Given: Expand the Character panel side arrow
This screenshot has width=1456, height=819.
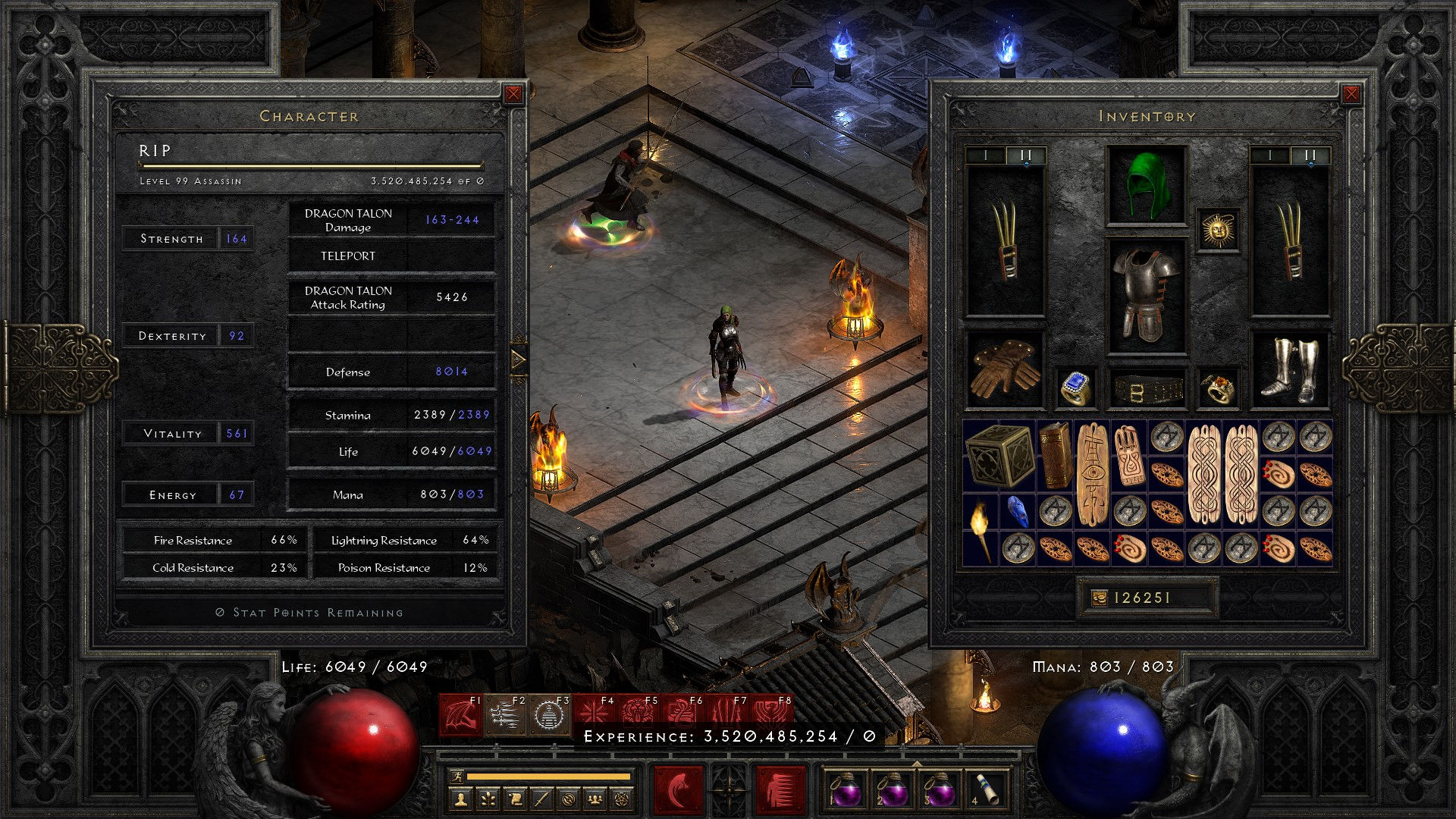Looking at the screenshot, I should tap(519, 359).
